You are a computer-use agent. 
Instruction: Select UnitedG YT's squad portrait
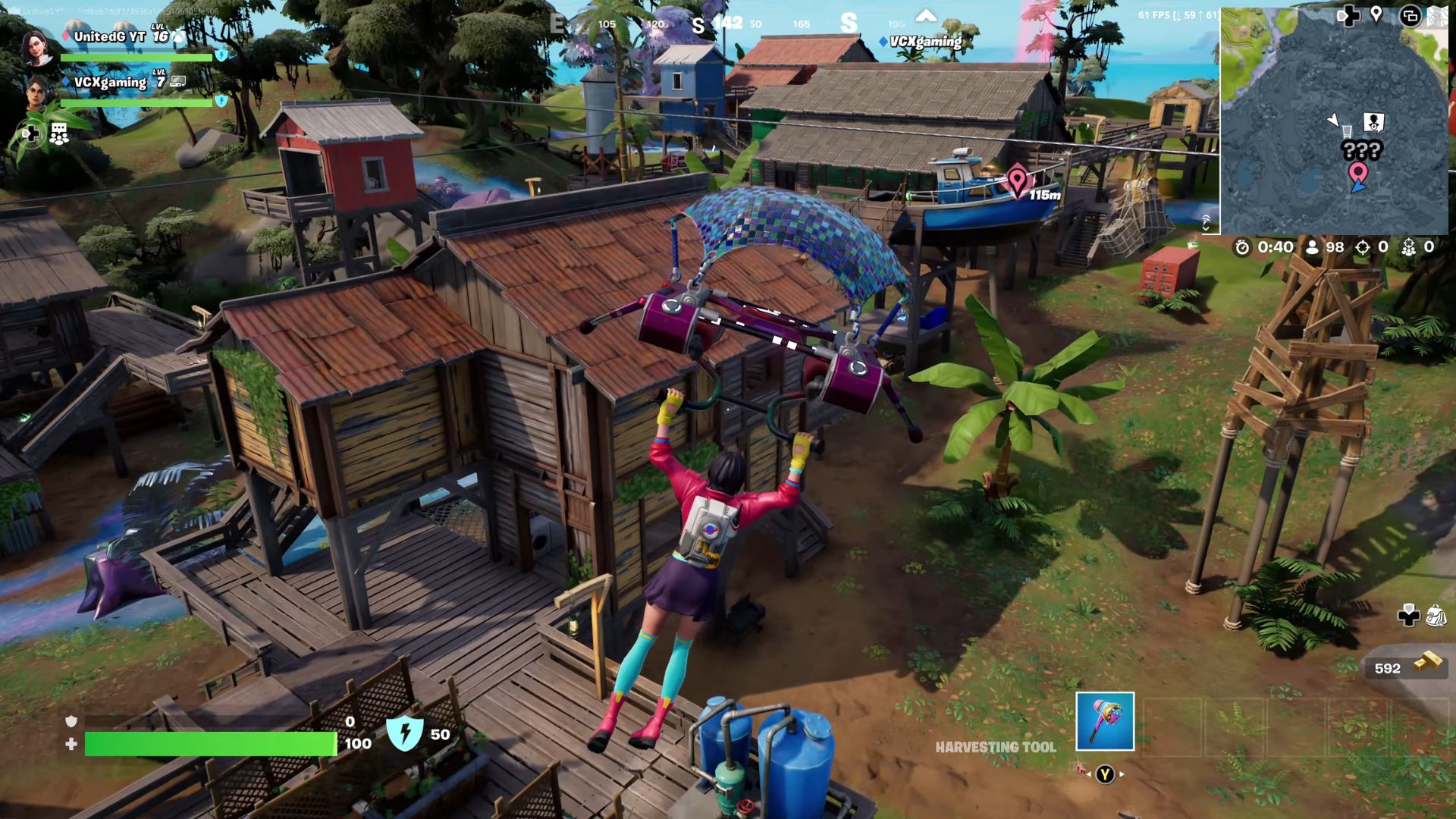[x=36, y=47]
